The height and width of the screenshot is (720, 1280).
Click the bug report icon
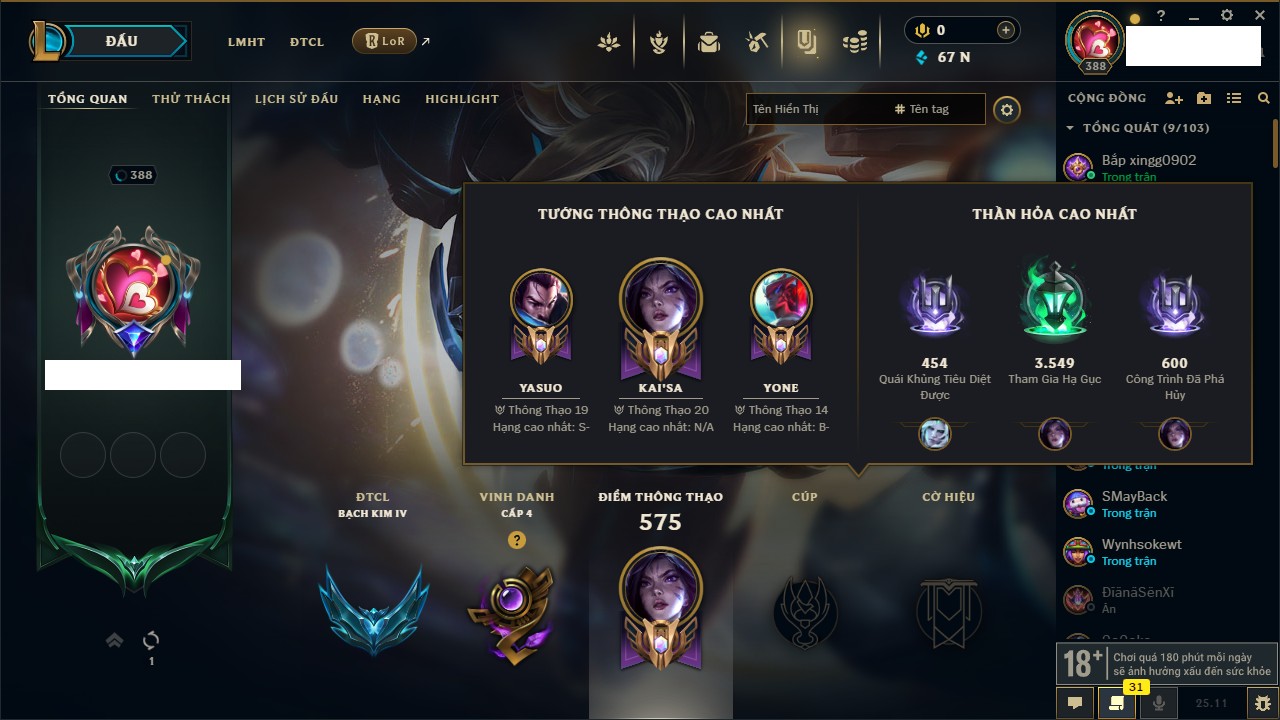(1262, 703)
